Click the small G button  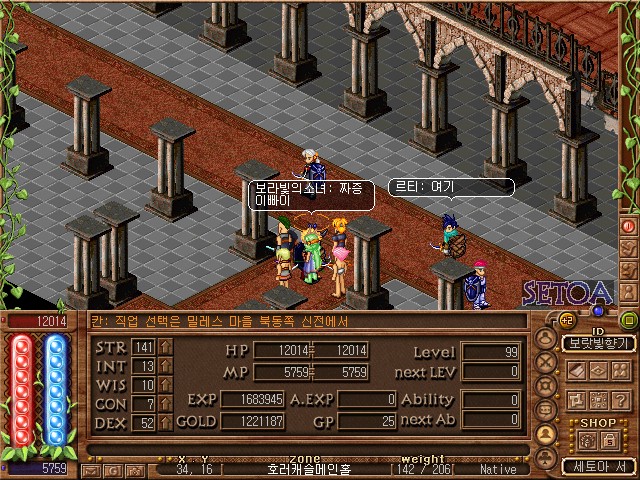112,469
